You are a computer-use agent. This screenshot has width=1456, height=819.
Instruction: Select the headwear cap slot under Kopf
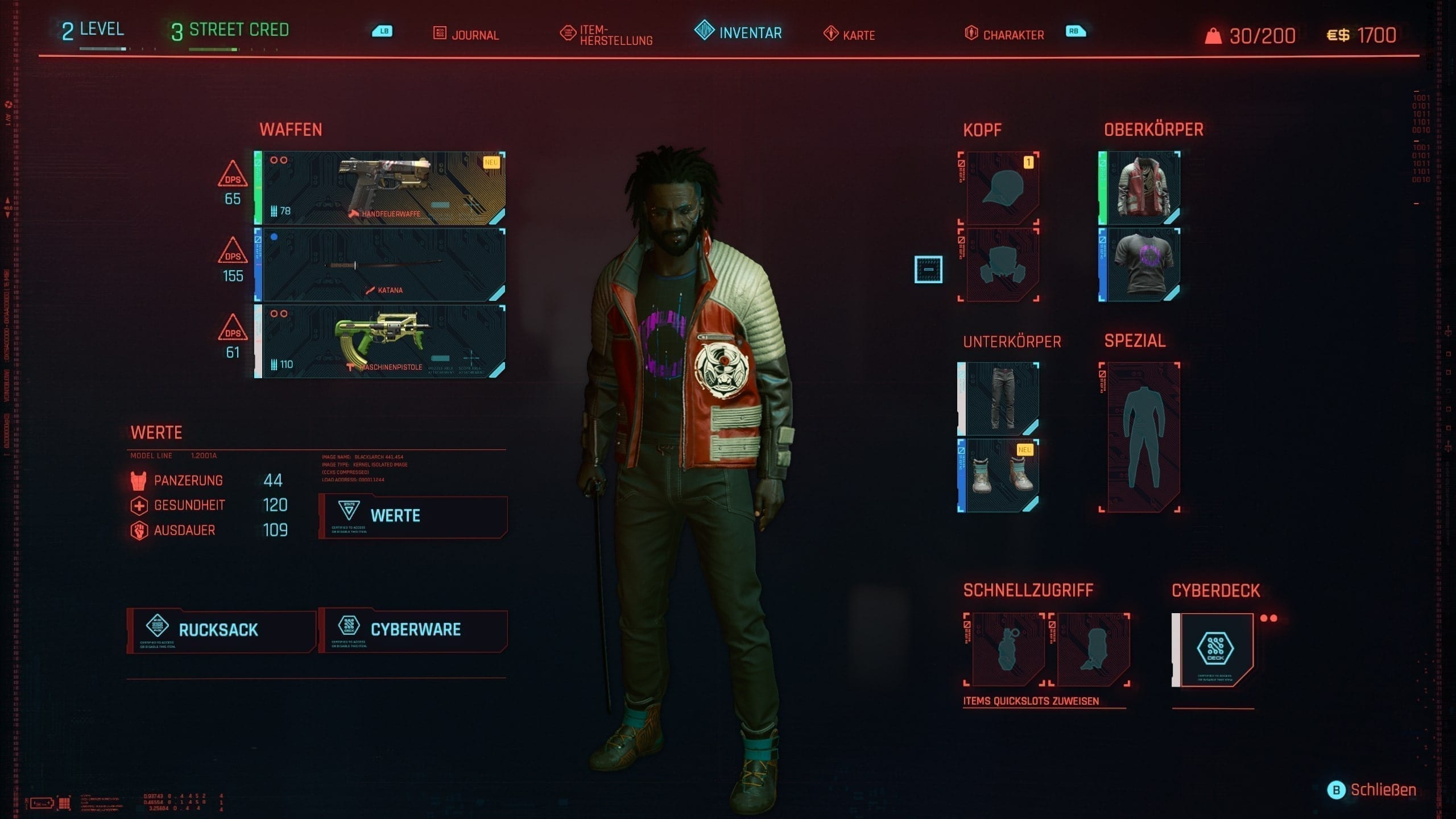click(x=1000, y=188)
